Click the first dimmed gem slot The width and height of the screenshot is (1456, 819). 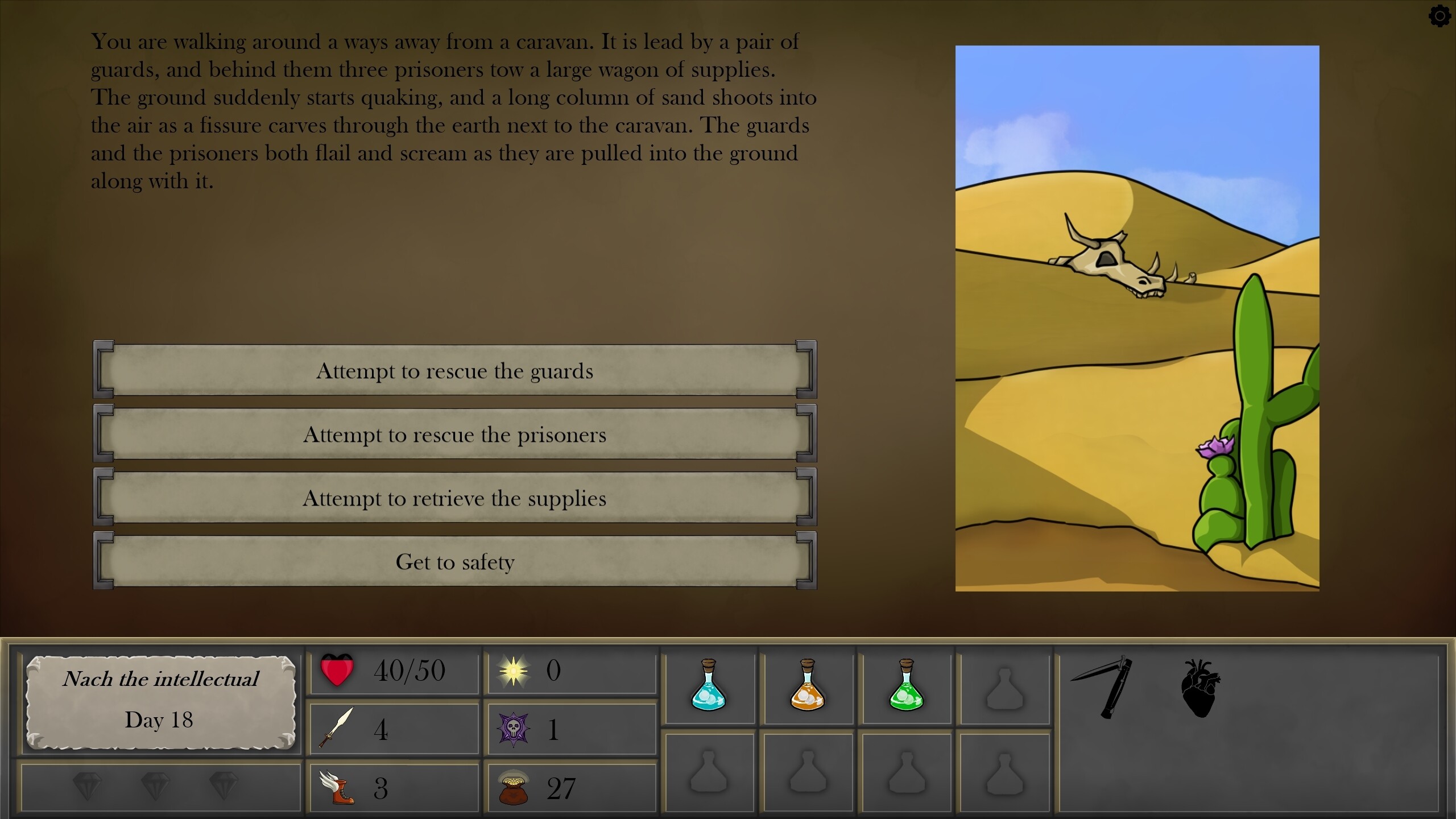point(86,788)
